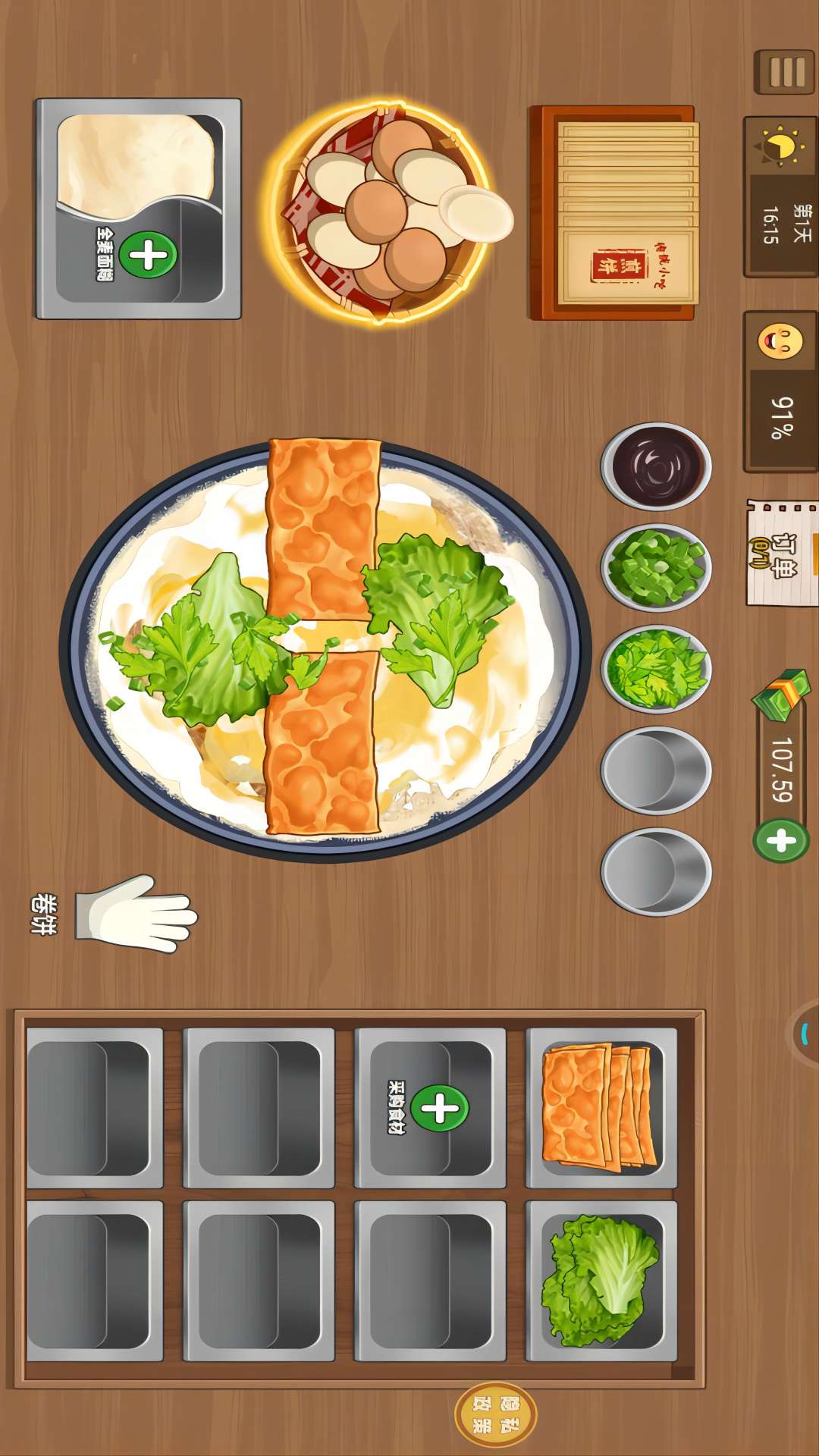This screenshot has width=819, height=1456.
Task: Pick the chopped green onion bowl
Action: pyautogui.click(x=656, y=566)
